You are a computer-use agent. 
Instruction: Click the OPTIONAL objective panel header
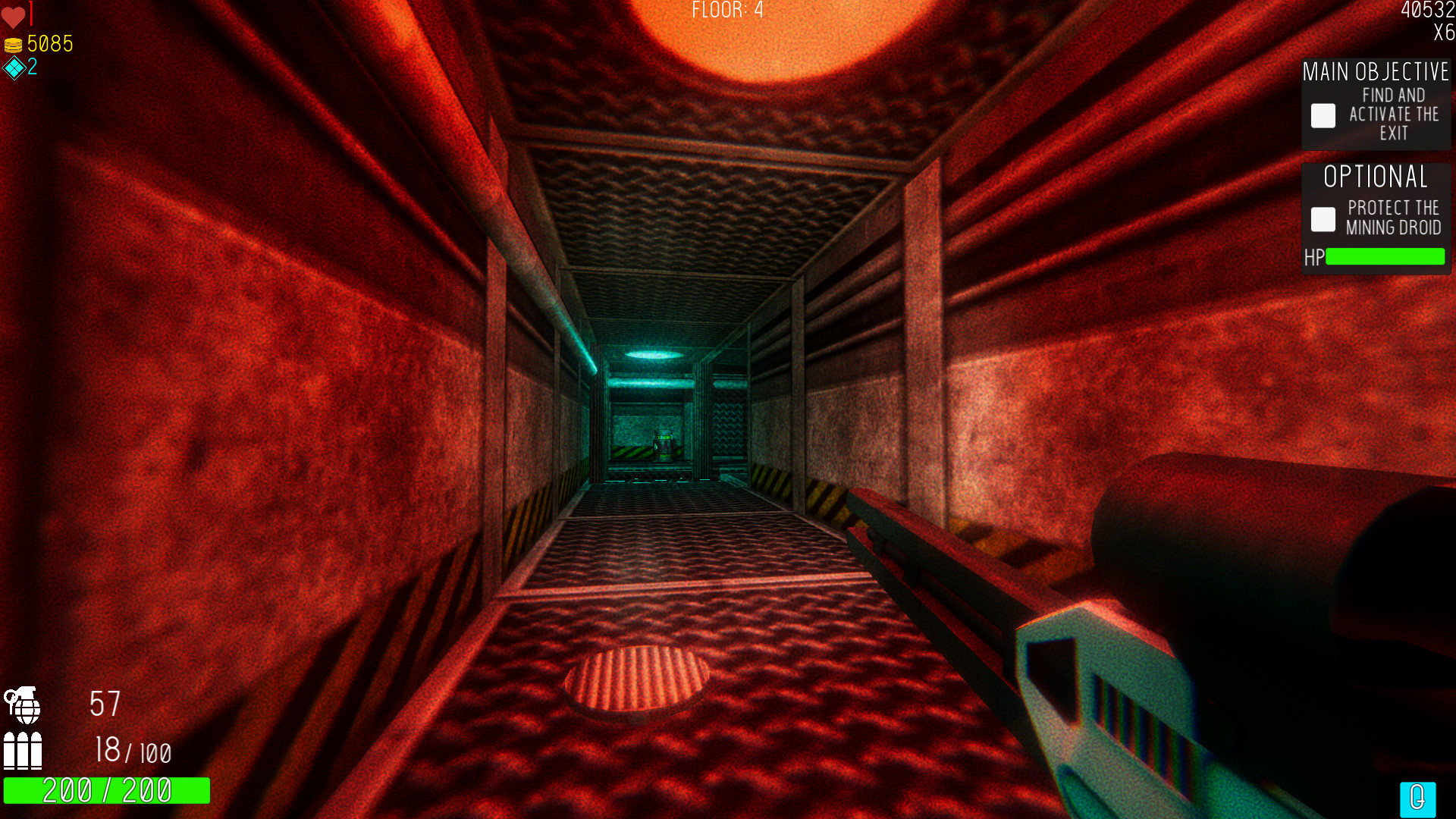[x=1374, y=177]
